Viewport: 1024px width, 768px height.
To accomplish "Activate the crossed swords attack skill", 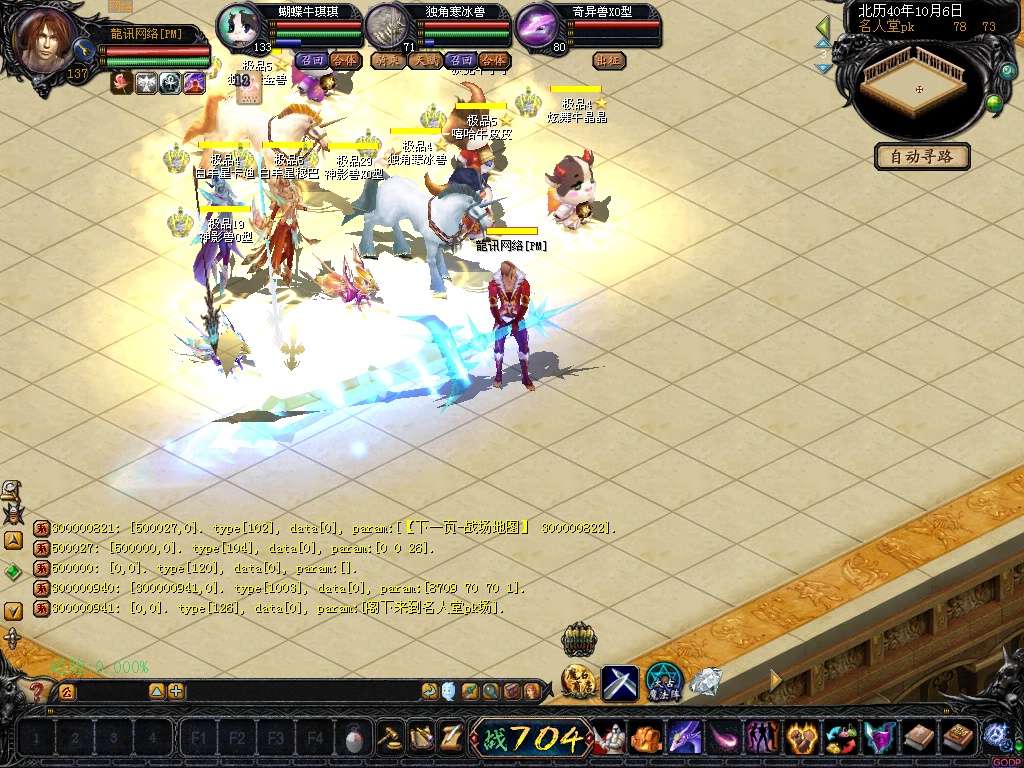I will [619, 682].
